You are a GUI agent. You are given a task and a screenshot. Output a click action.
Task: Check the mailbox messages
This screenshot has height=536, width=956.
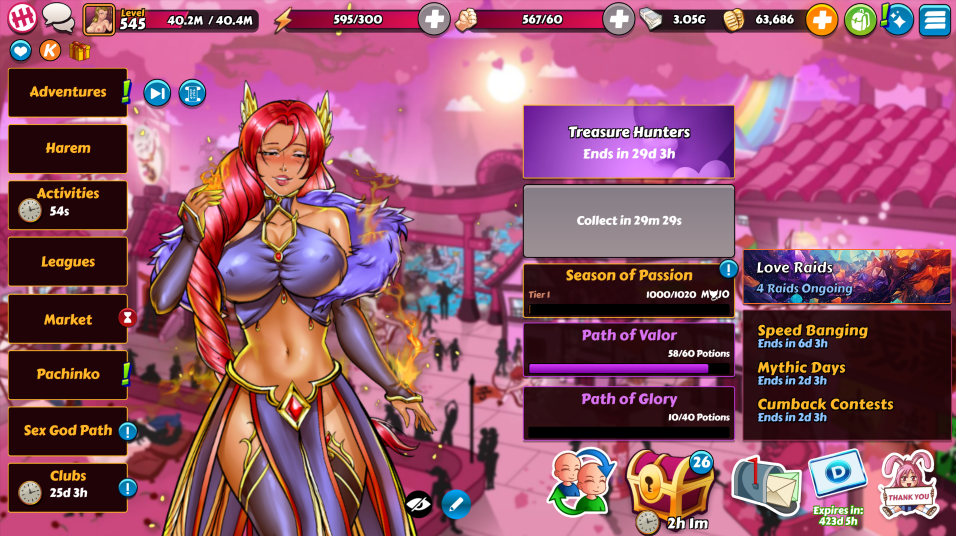point(765,484)
